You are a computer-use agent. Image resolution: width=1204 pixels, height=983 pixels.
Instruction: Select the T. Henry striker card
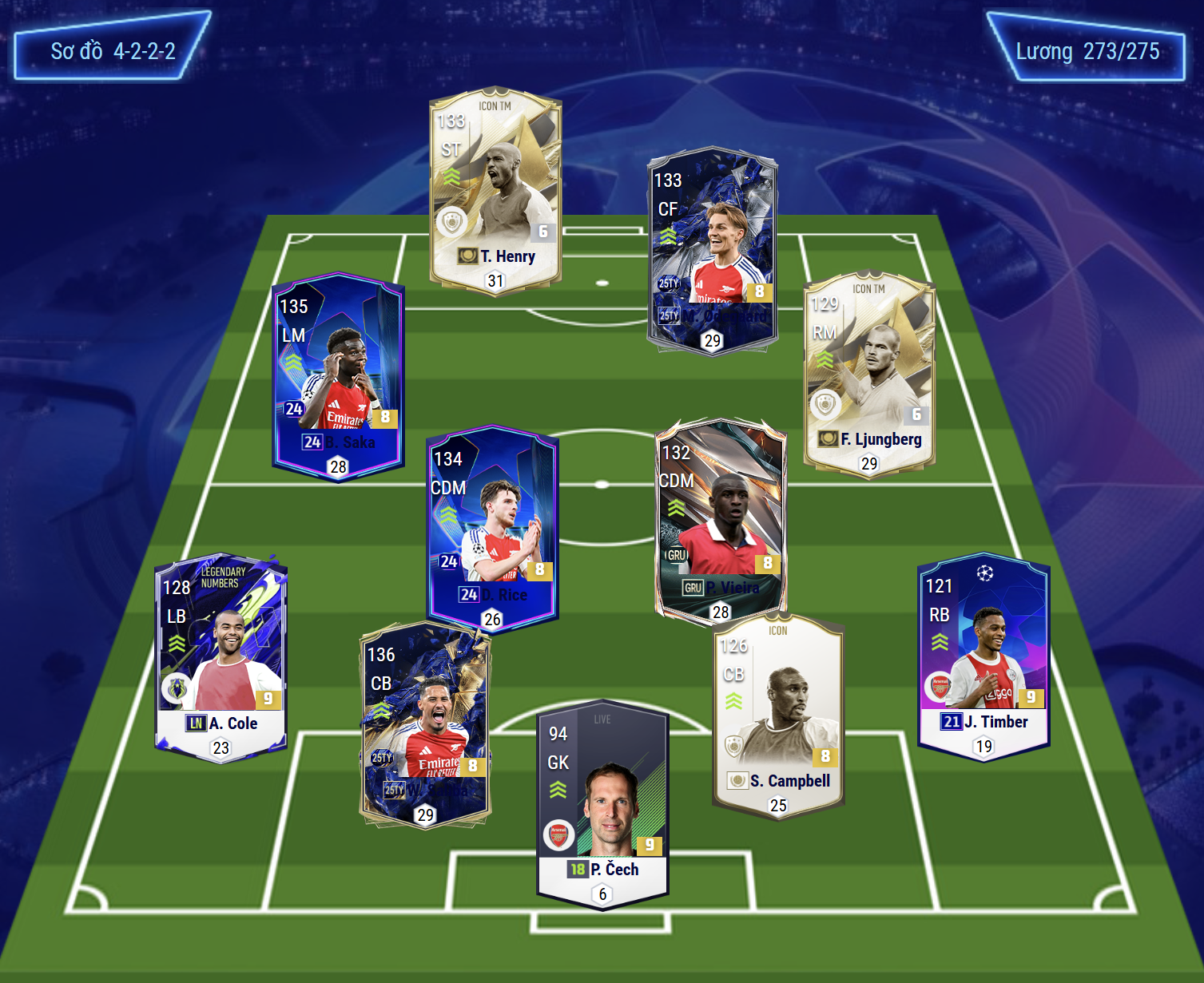pyautogui.click(x=495, y=190)
